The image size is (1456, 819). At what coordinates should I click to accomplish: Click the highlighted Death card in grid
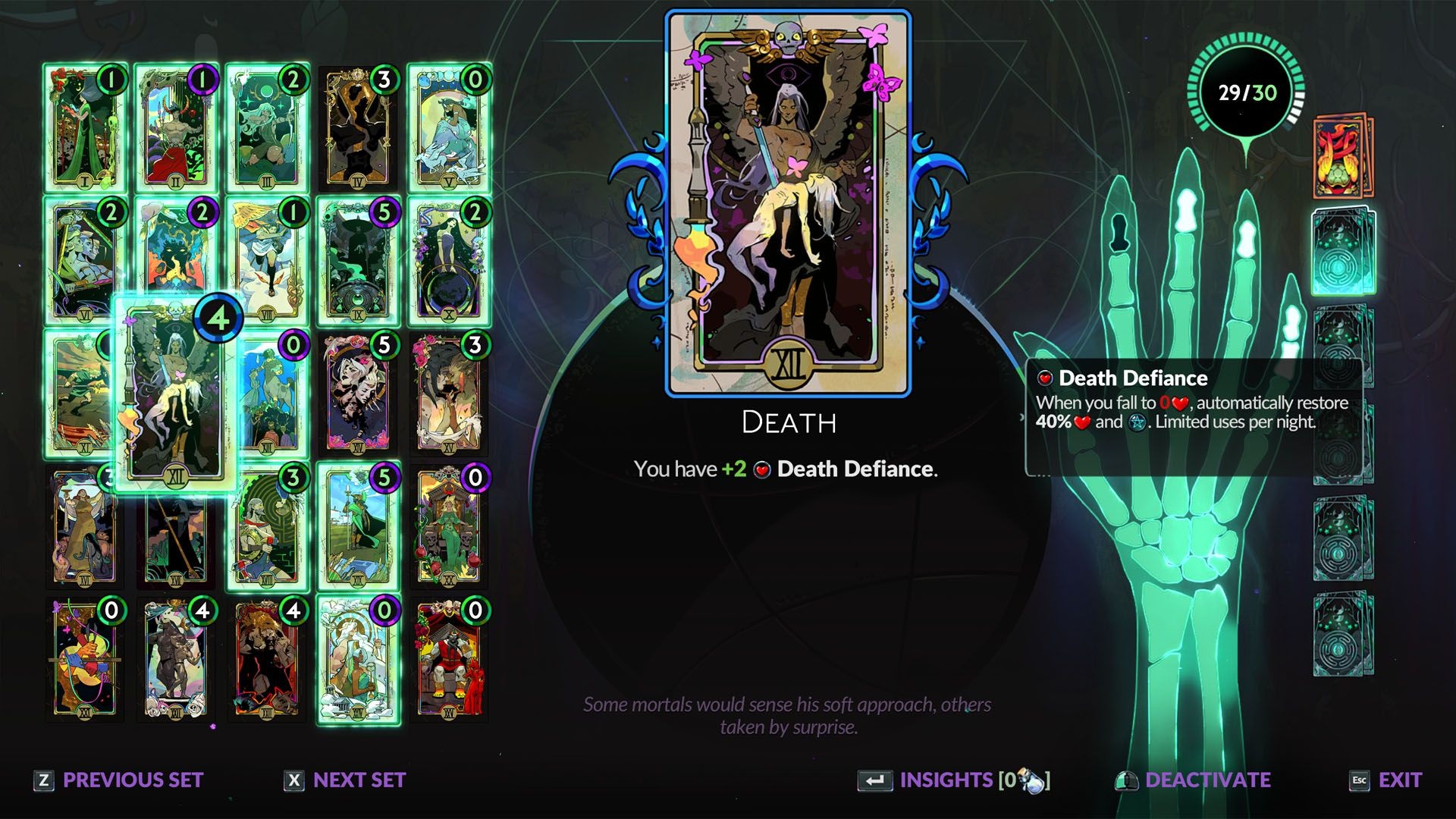tap(176, 394)
